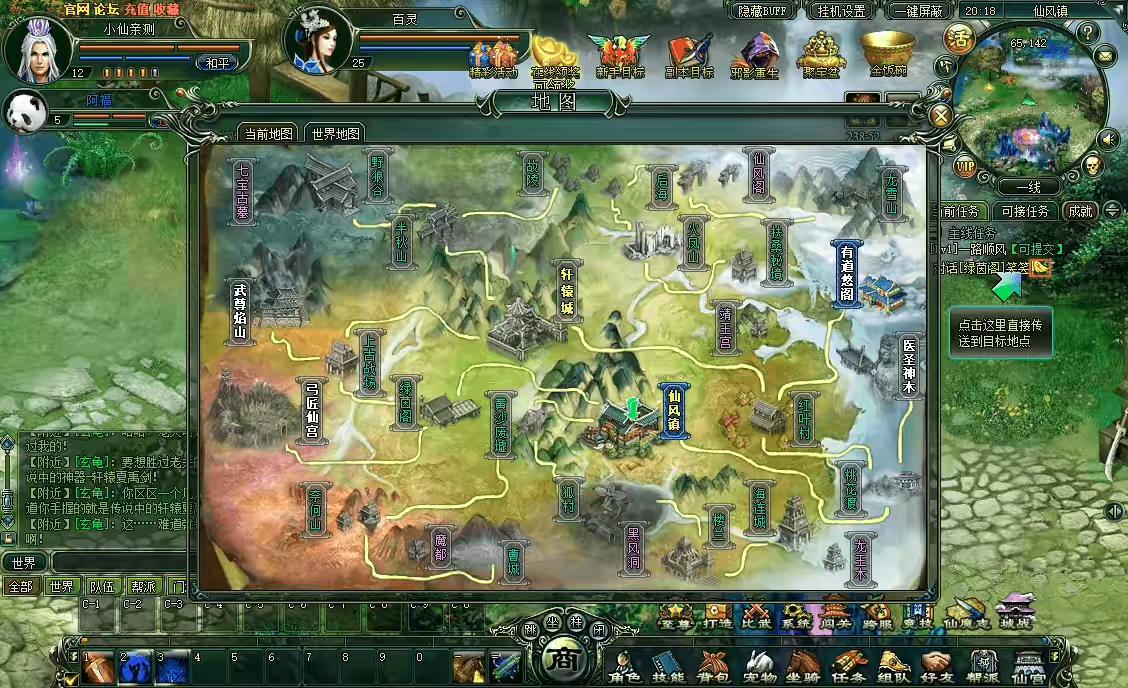1128x688 pixels.
Task: Switch chat to the 队伍 channel tab
Action: [102, 586]
